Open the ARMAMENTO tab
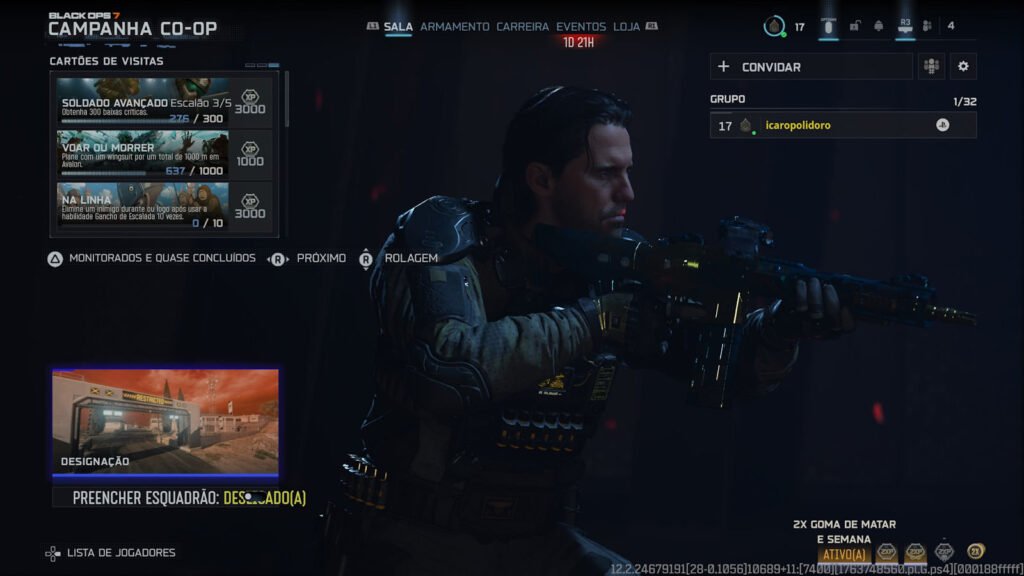1024x576 pixels. (454, 27)
